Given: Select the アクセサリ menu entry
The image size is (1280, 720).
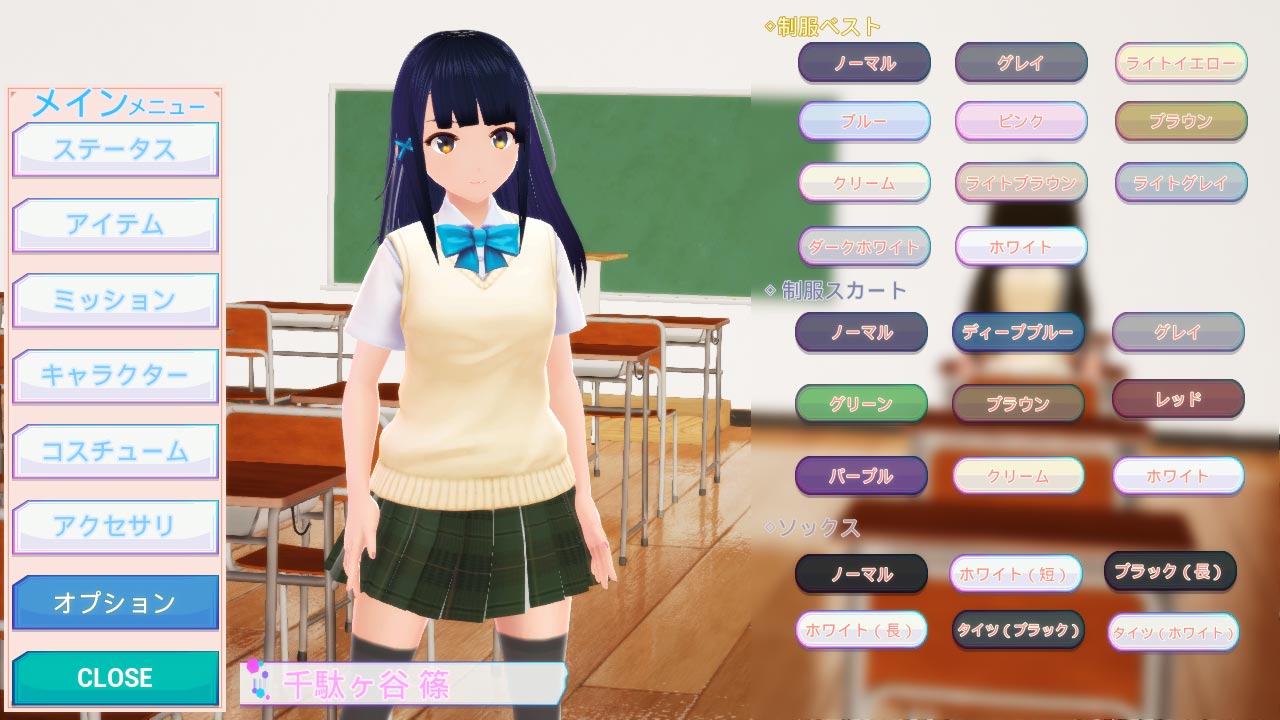Looking at the screenshot, I should [115, 526].
